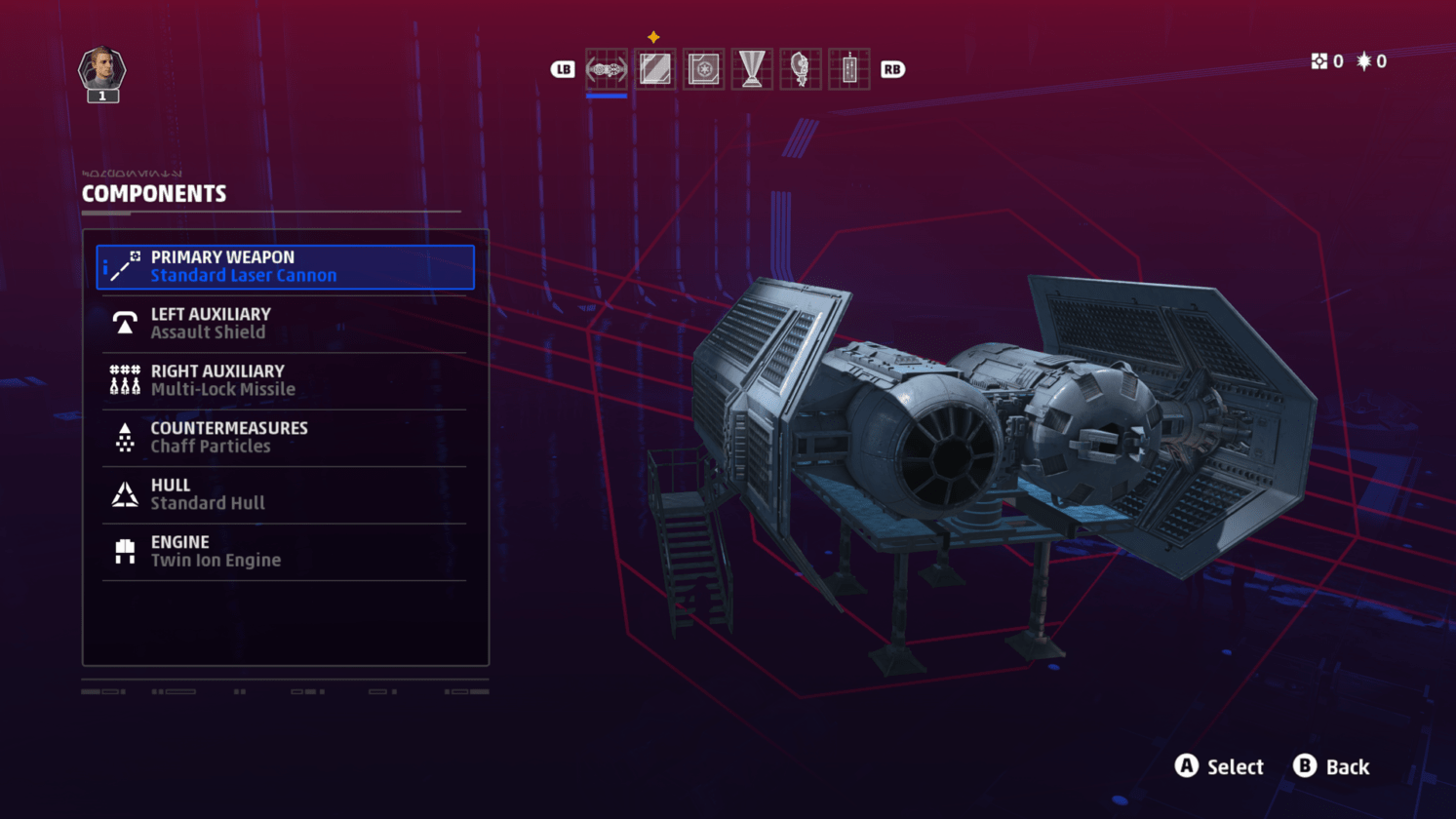Click the cockpit flair customization icon

[847, 69]
